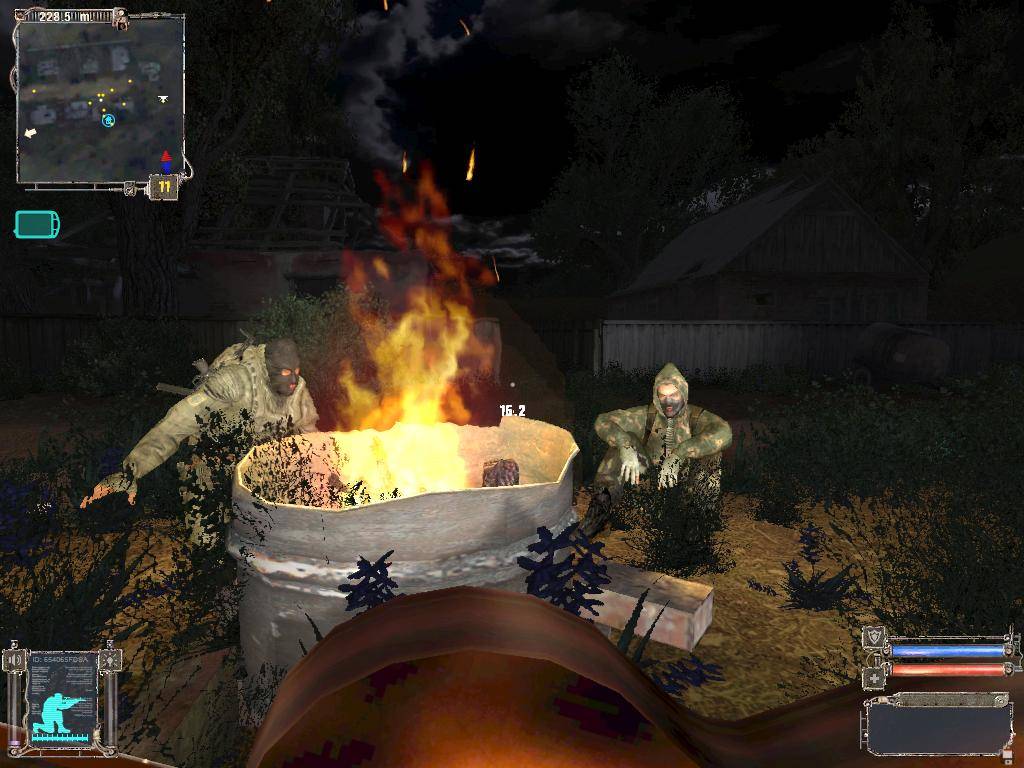
Task: Click the yellow 11 contacts counter badge
Action: 164,187
